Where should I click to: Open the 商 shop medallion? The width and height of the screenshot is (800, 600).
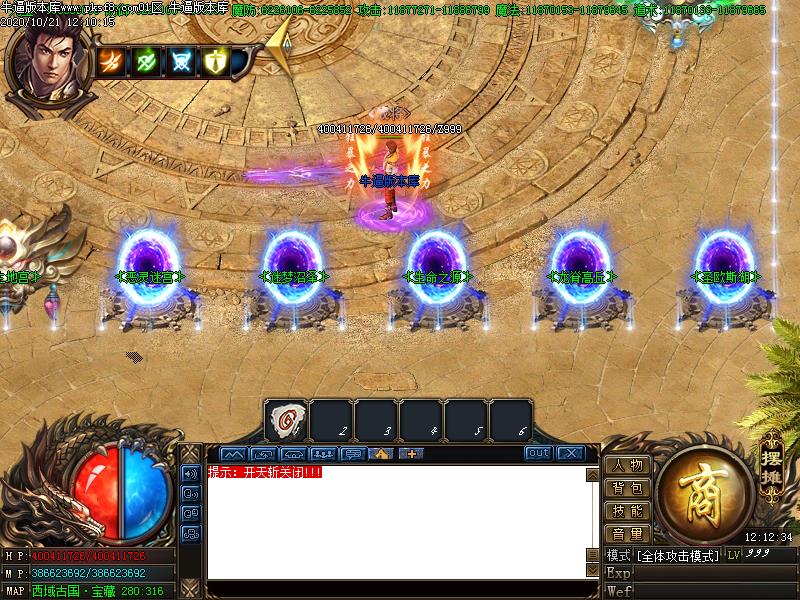(x=704, y=492)
